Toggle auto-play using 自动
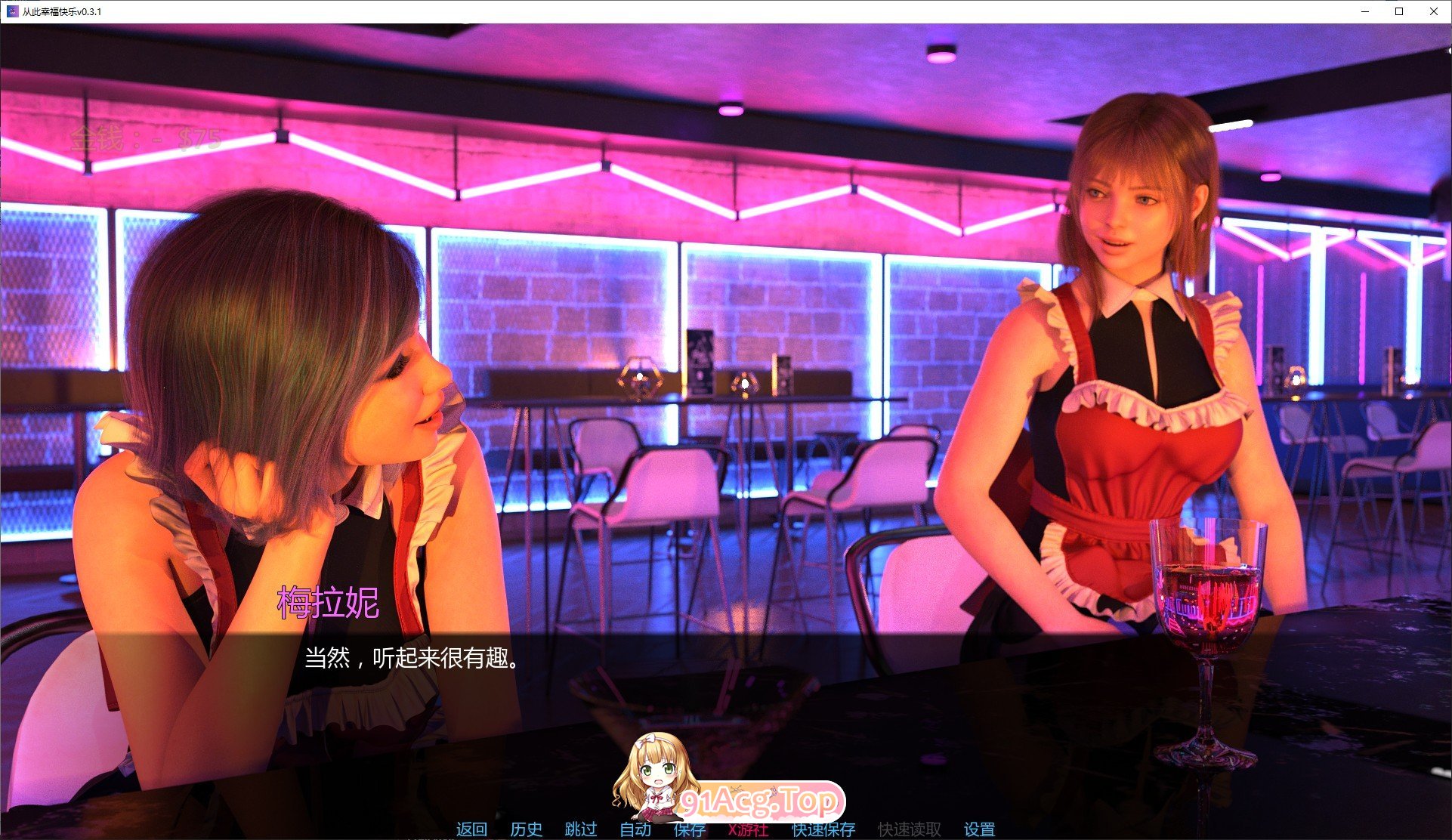Viewport: 1452px width, 840px height. (636, 829)
